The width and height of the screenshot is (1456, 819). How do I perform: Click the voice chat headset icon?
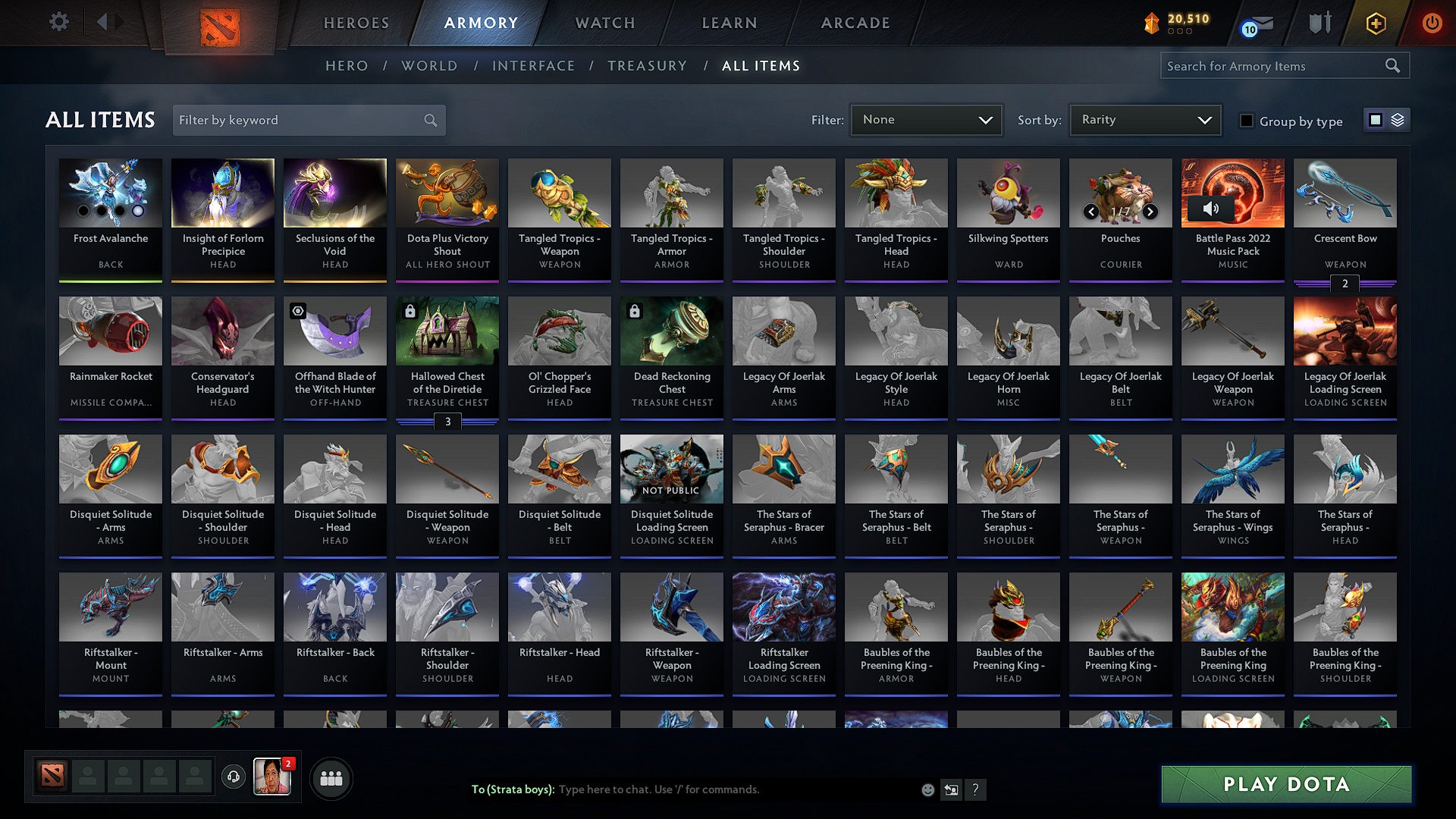point(234,777)
